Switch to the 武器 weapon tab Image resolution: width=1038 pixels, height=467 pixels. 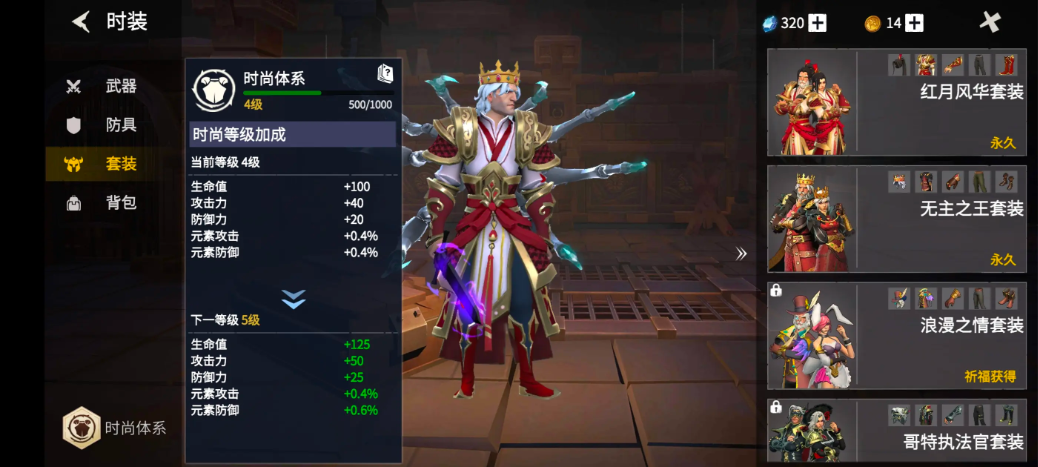(x=104, y=86)
